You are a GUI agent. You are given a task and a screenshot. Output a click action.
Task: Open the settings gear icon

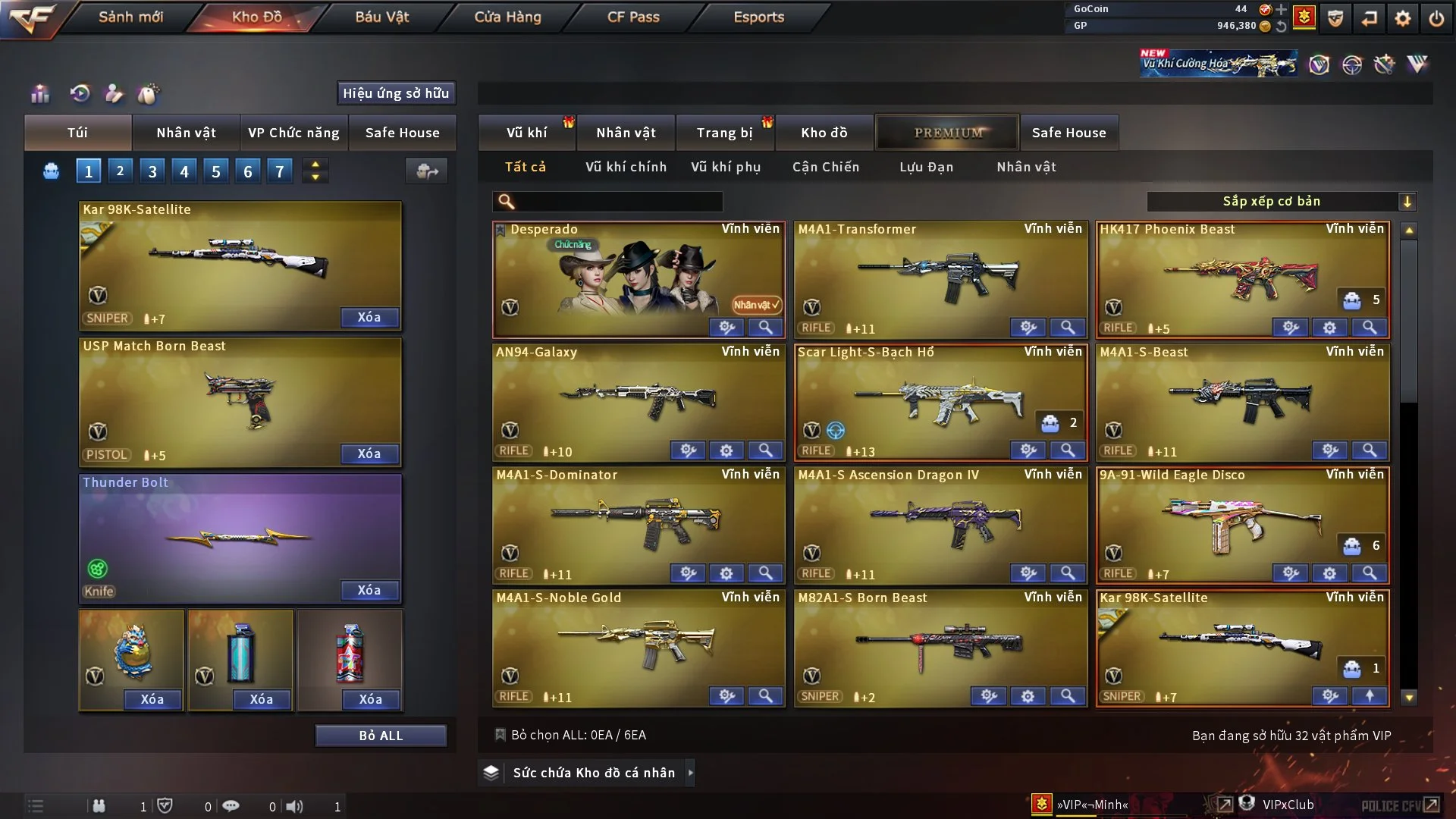1402,18
